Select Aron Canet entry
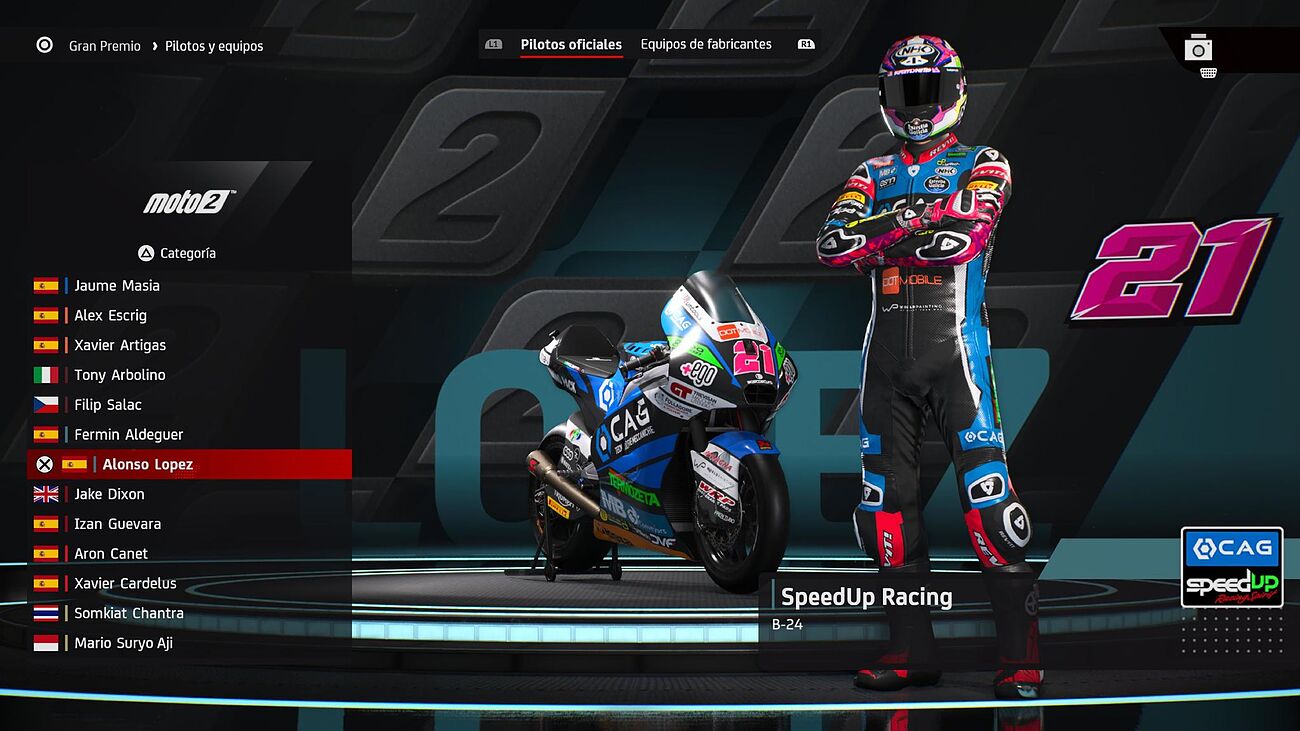1300x731 pixels. [x=110, y=553]
